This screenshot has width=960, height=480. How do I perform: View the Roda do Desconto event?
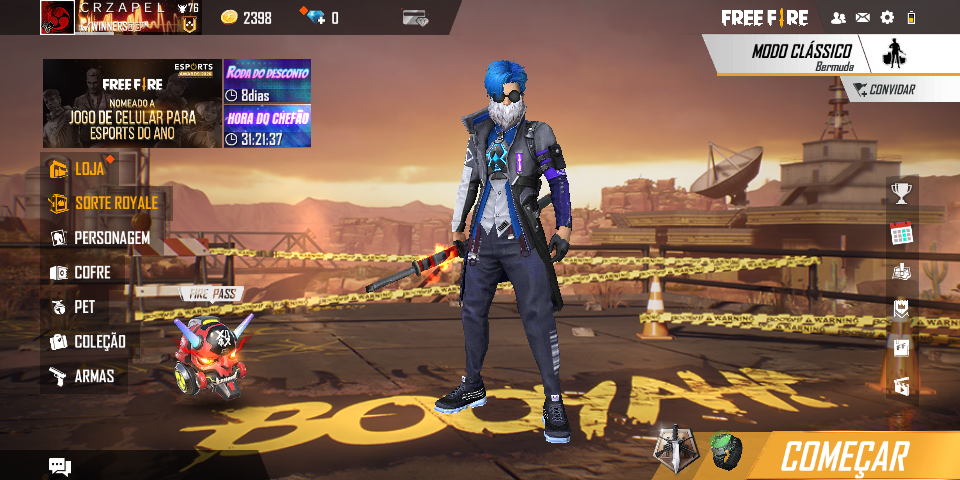coord(267,81)
